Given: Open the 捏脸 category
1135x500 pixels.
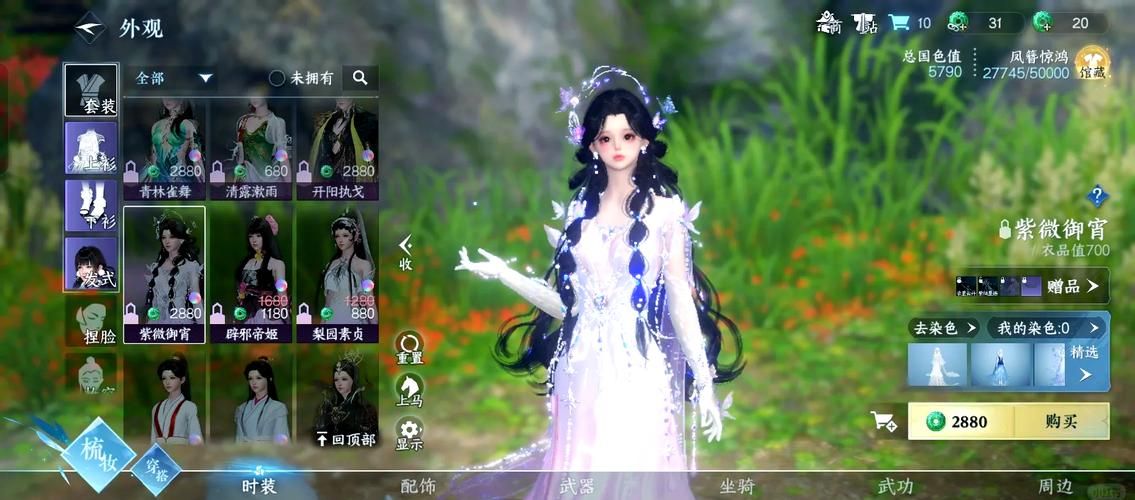Looking at the screenshot, I should click(92, 322).
